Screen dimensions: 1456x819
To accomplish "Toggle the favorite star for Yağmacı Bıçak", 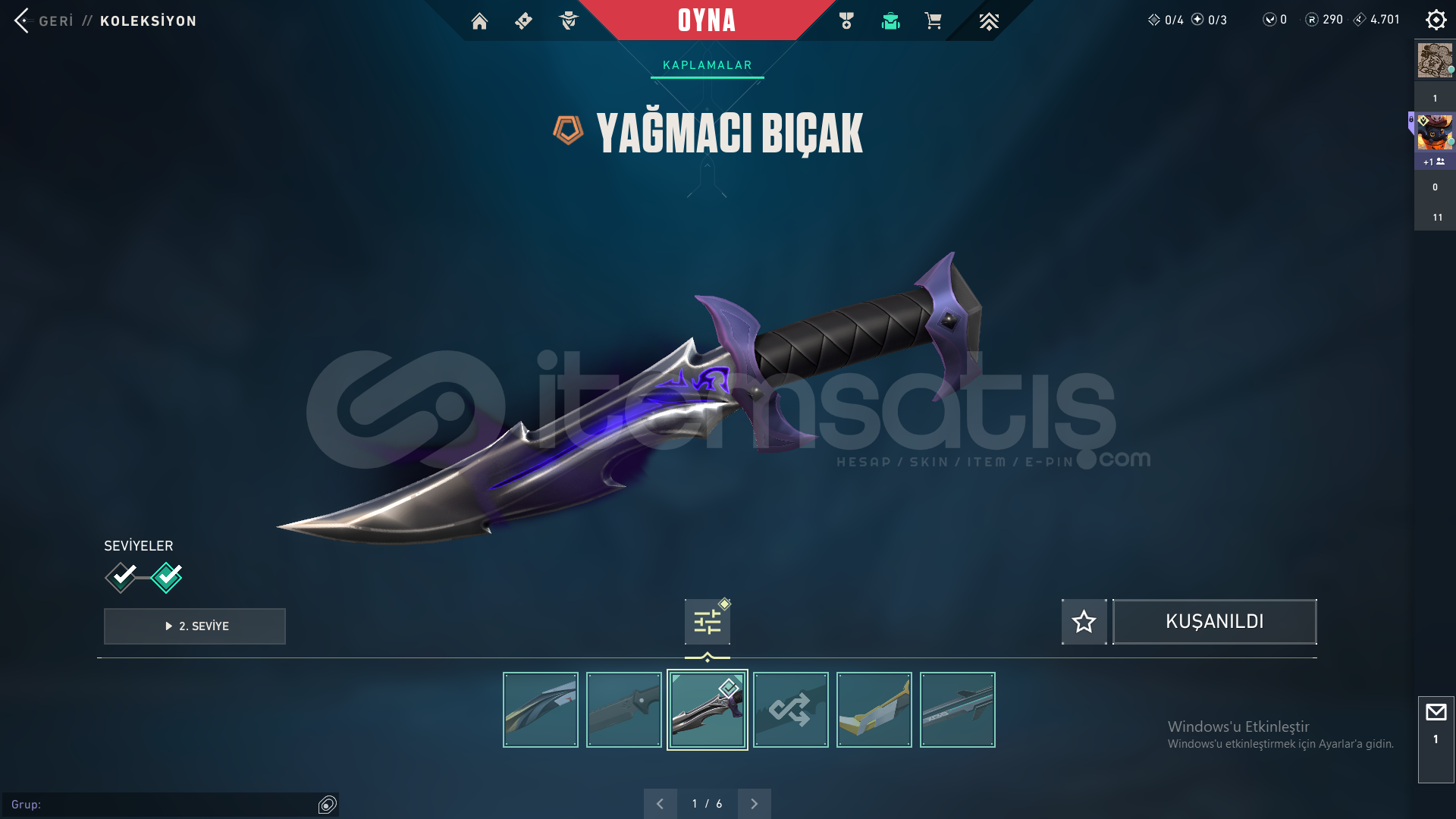I will [x=1084, y=622].
